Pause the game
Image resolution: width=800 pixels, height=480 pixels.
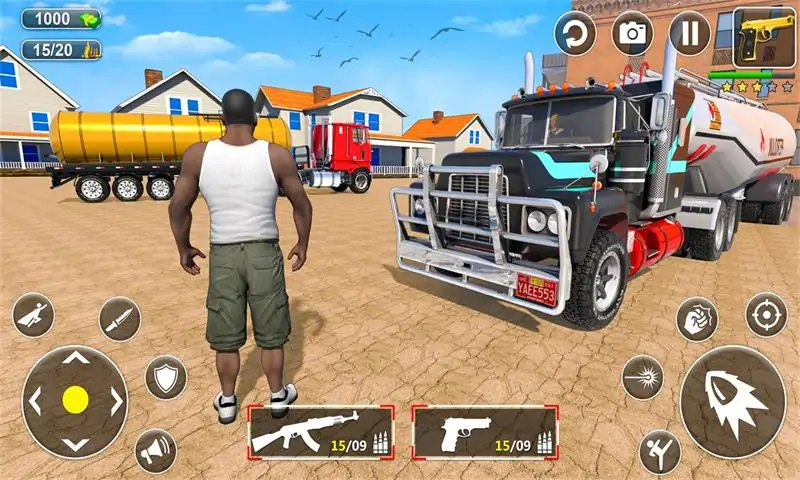coord(689,33)
